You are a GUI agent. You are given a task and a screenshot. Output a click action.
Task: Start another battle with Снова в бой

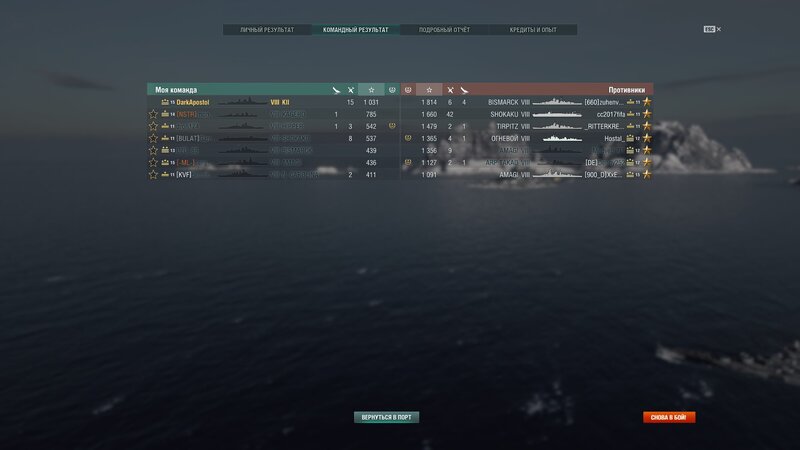point(669,417)
